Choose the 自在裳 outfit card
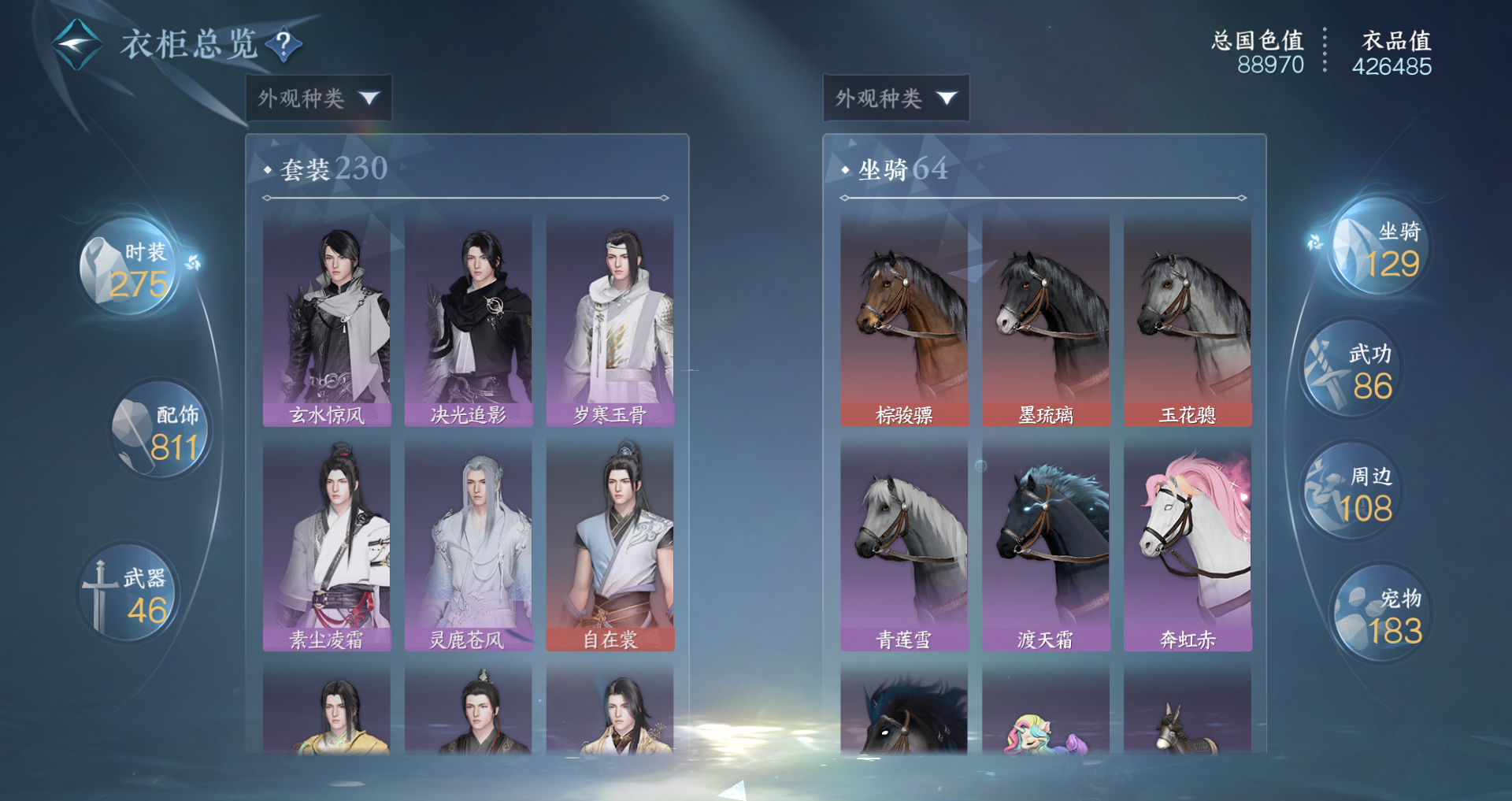The width and height of the screenshot is (1512, 801). tap(610, 546)
